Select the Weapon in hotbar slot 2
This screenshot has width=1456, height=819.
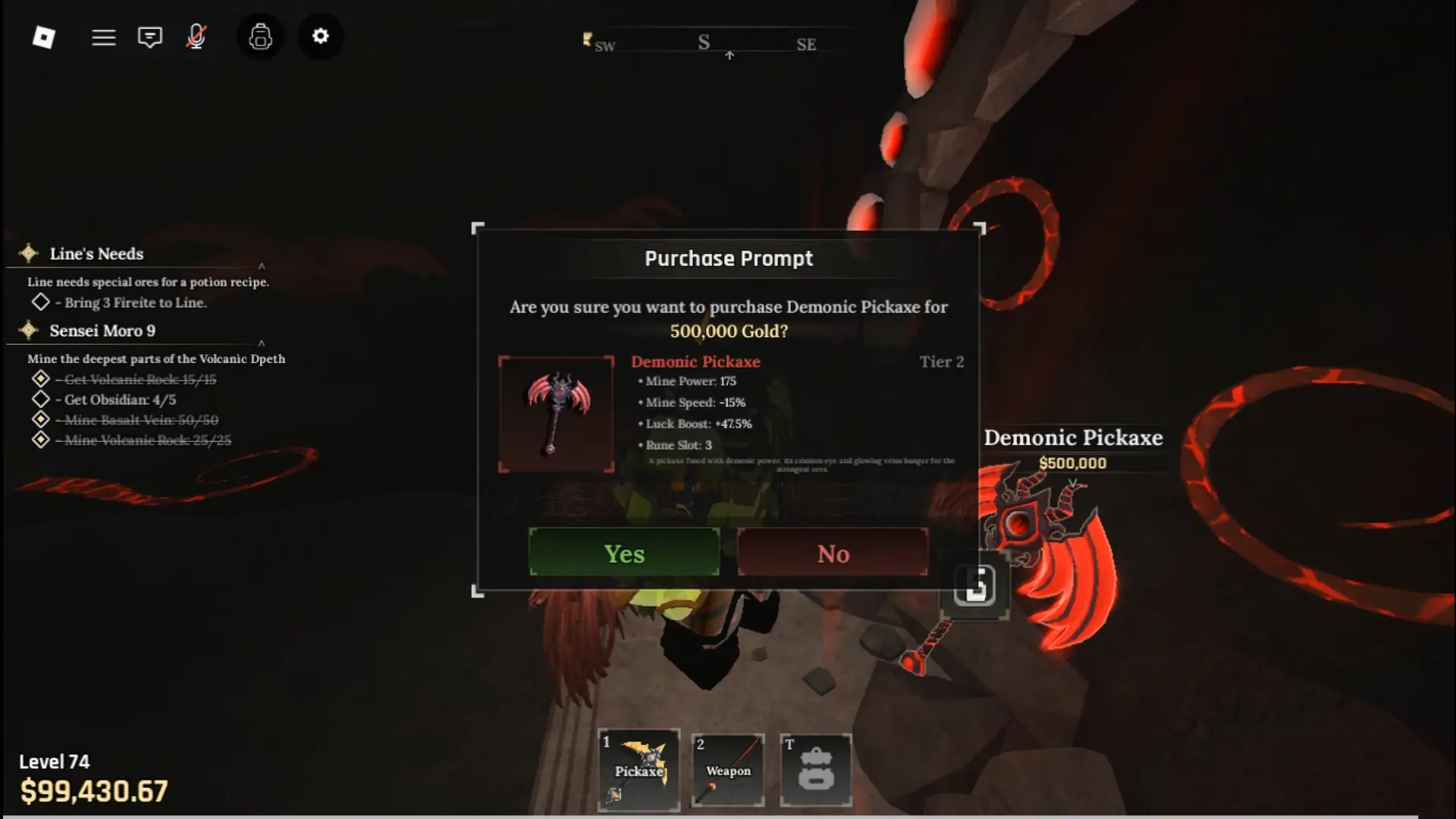tap(727, 769)
